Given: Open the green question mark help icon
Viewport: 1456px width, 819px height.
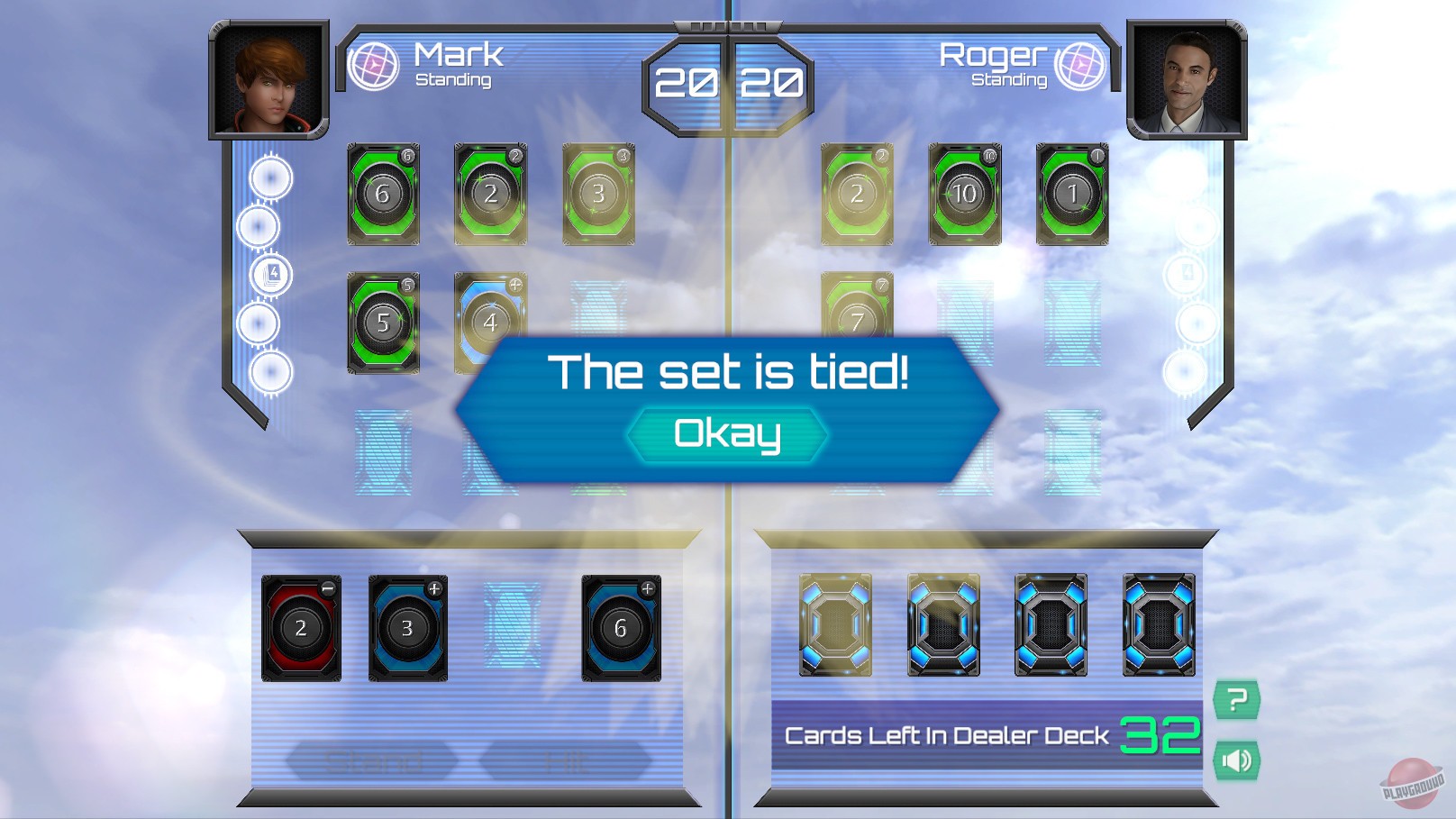Looking at the screenshot, I should 1236,700.
